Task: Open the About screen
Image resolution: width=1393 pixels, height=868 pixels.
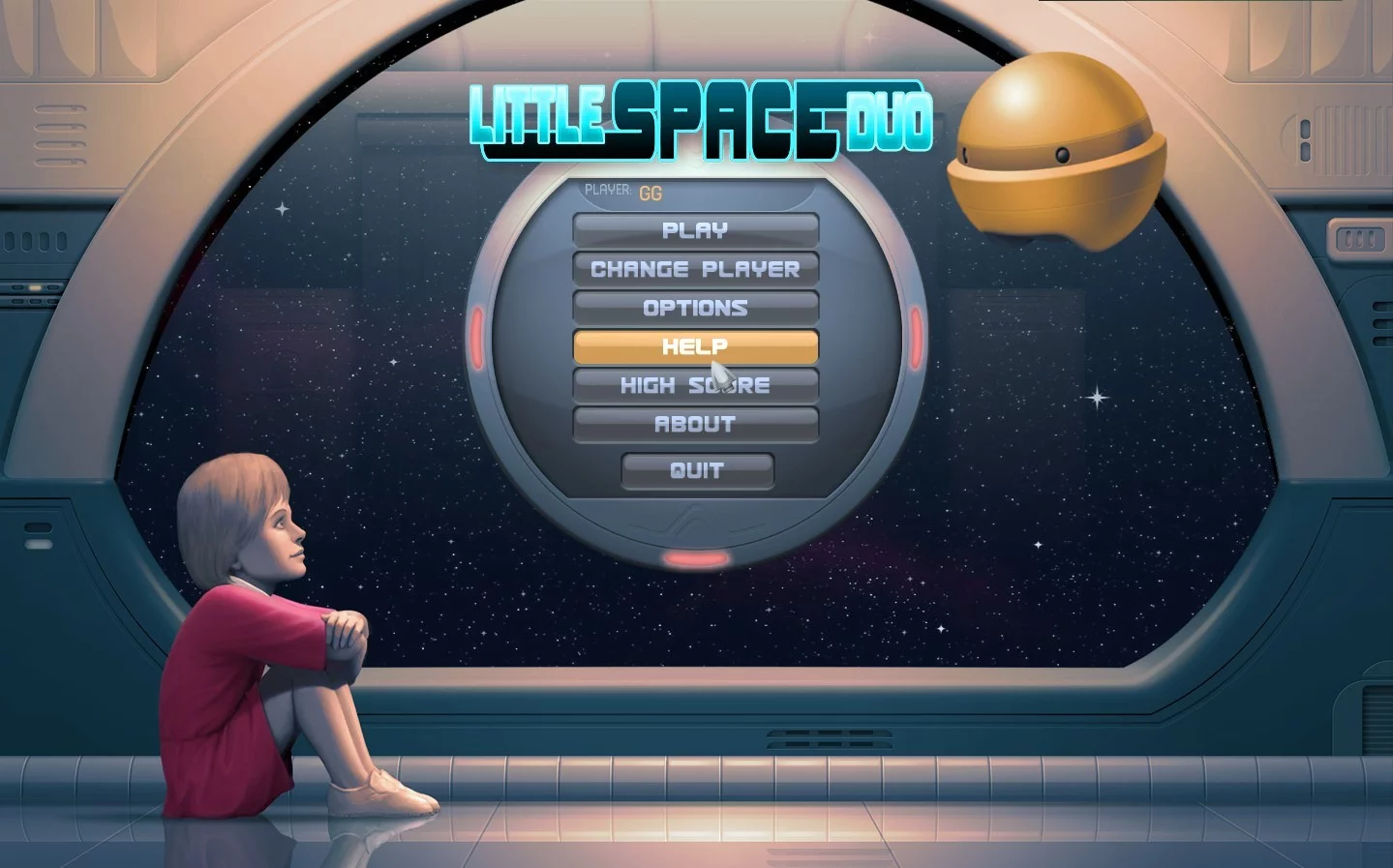Action: pyautogui.click(x=695, y=424)
